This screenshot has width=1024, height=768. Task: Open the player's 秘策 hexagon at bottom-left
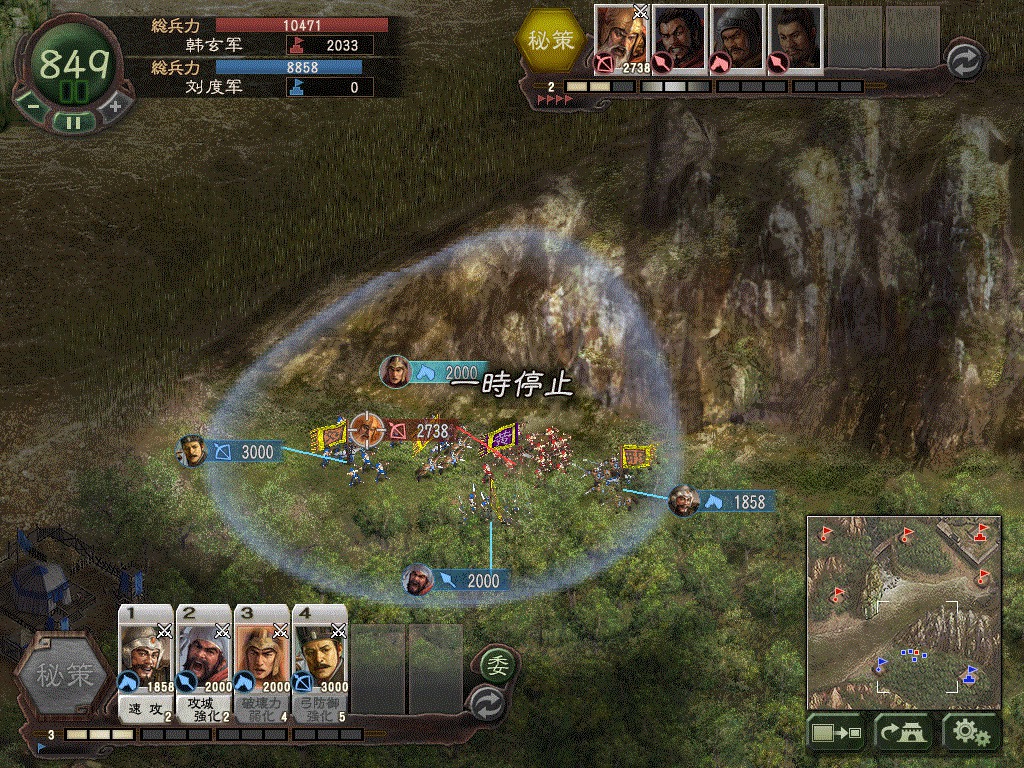pyautogui.click(x=67, y=675)
